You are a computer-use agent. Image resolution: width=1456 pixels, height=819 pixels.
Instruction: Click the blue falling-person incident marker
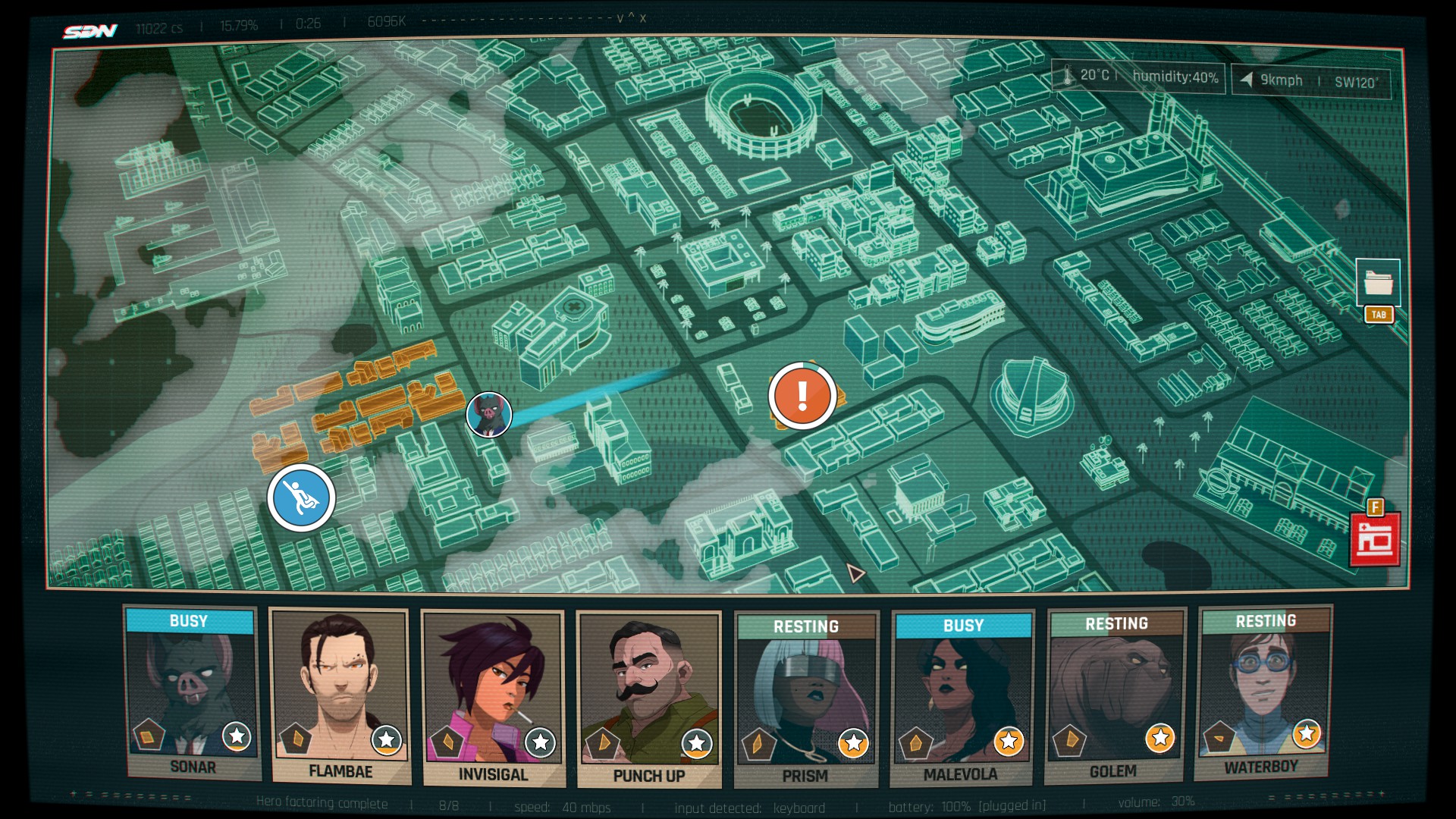301,498
